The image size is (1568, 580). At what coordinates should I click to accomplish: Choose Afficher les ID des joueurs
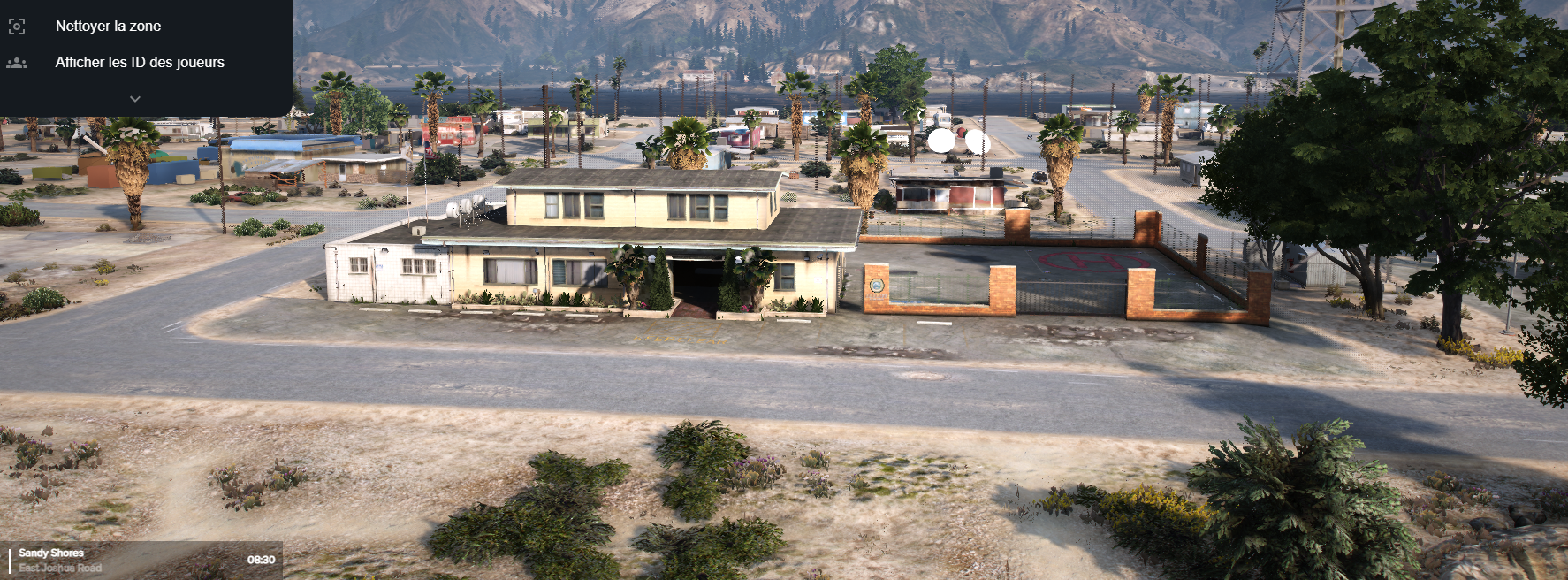[x=140, y=63]
